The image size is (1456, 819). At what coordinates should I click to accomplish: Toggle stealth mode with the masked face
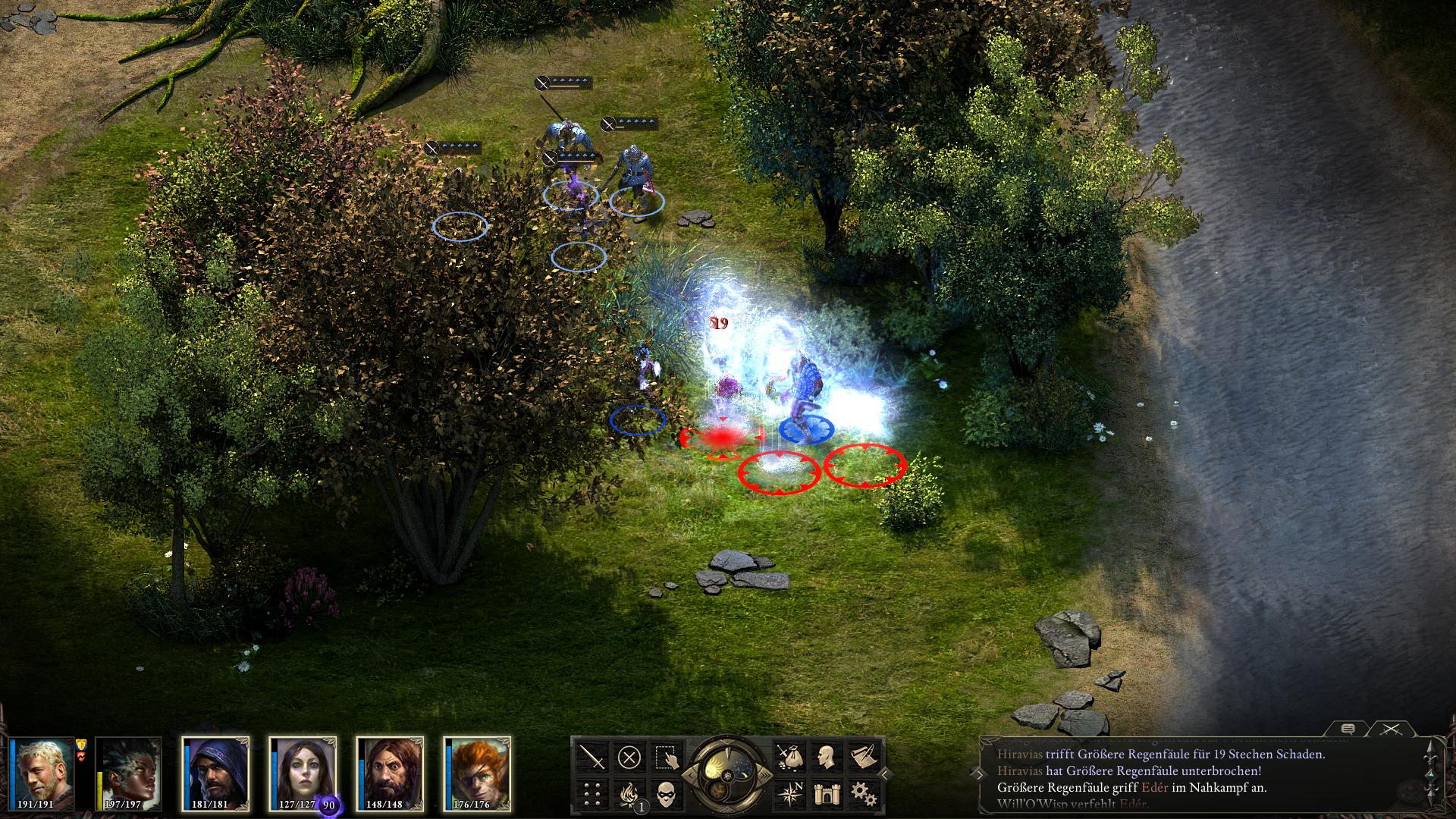(667, 794)
